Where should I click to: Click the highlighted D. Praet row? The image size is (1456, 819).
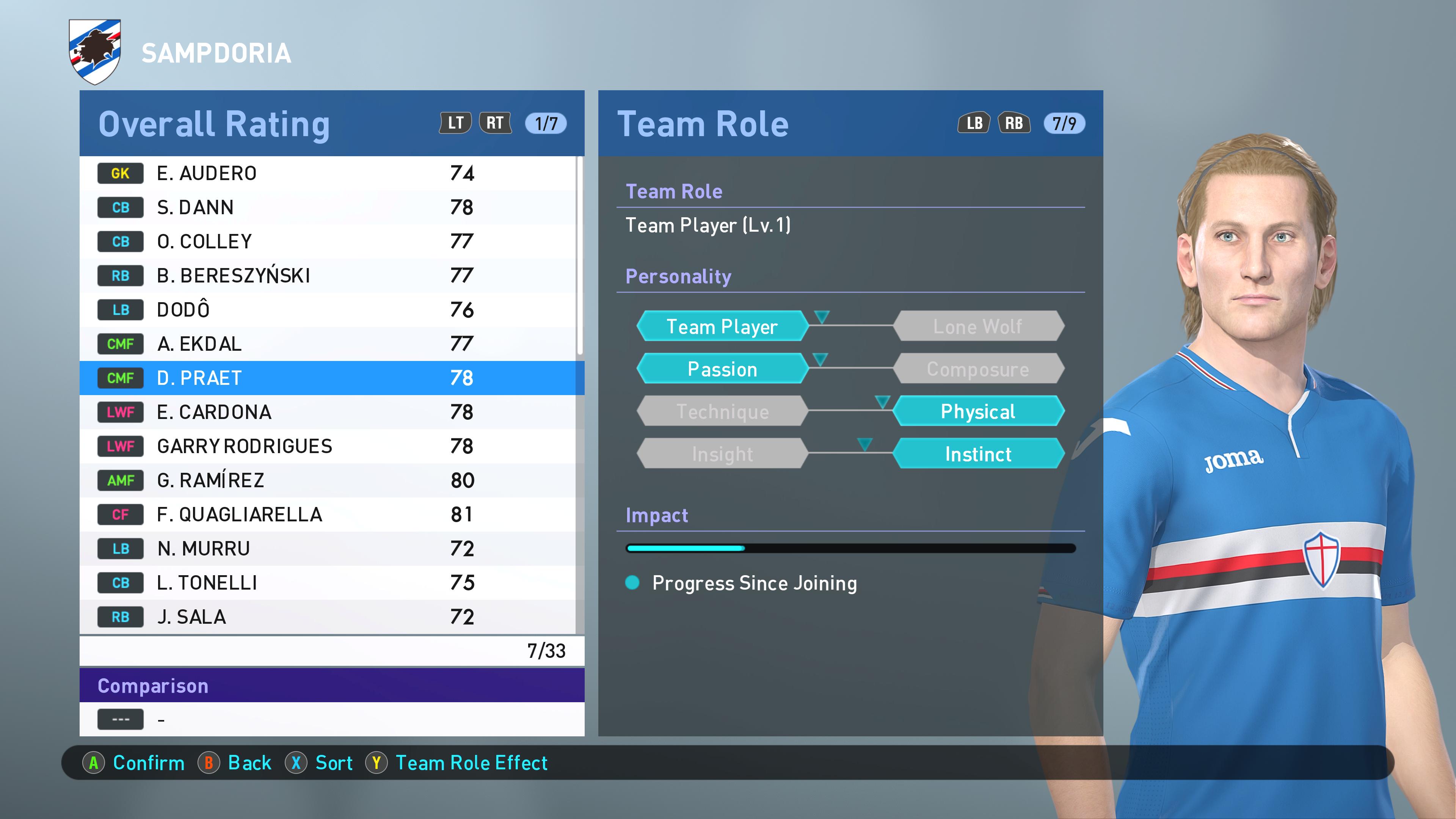(x=328, y=378)
